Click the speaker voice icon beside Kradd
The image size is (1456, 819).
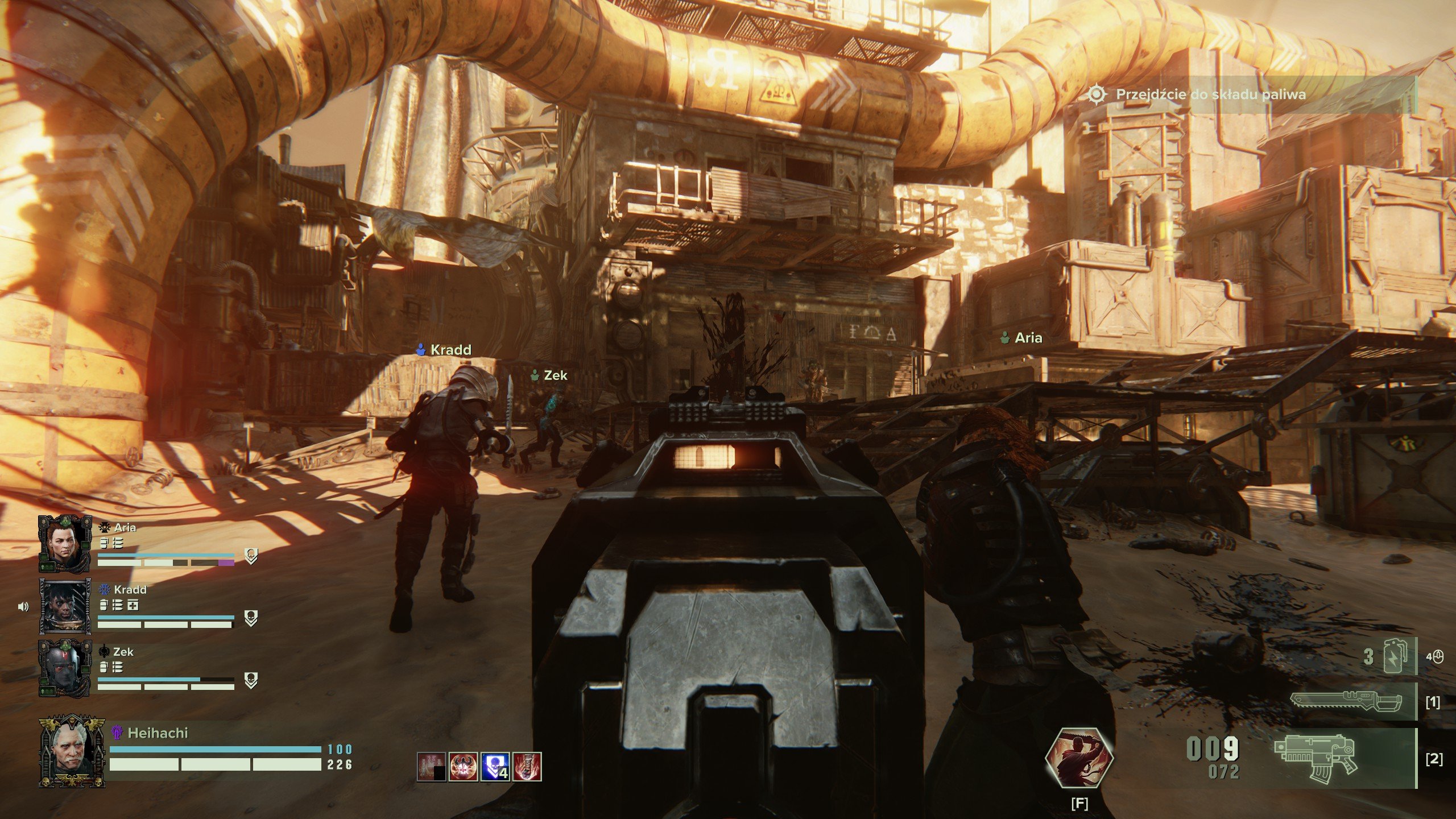(x=23, y=607)
